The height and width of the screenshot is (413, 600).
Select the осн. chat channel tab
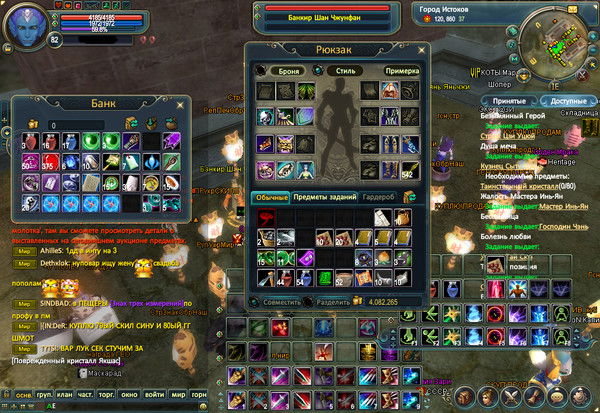pyautogui.click(x=23, y=395)
